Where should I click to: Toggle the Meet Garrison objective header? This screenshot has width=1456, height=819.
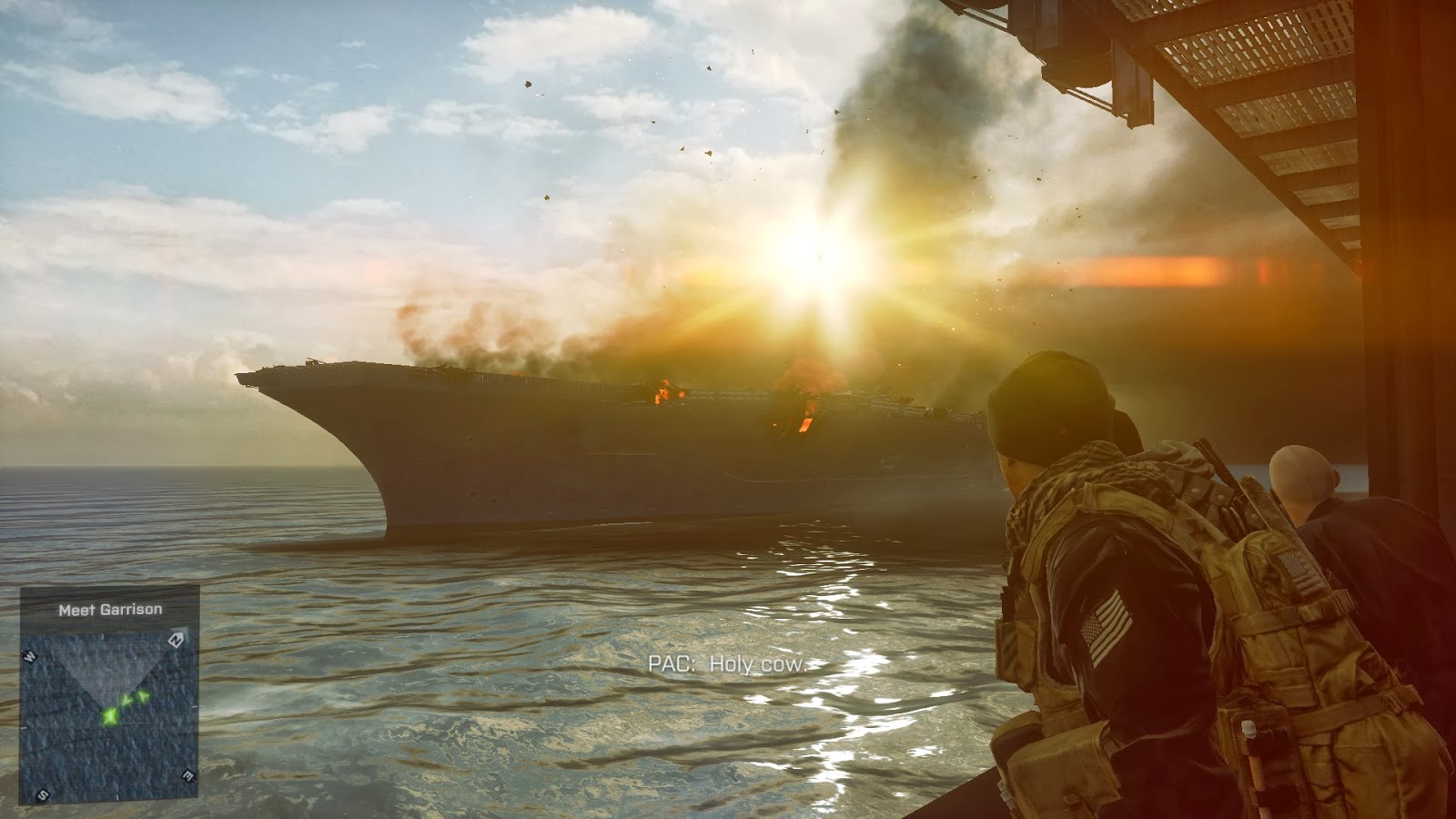pyautogui.click(x=111, y=609)
